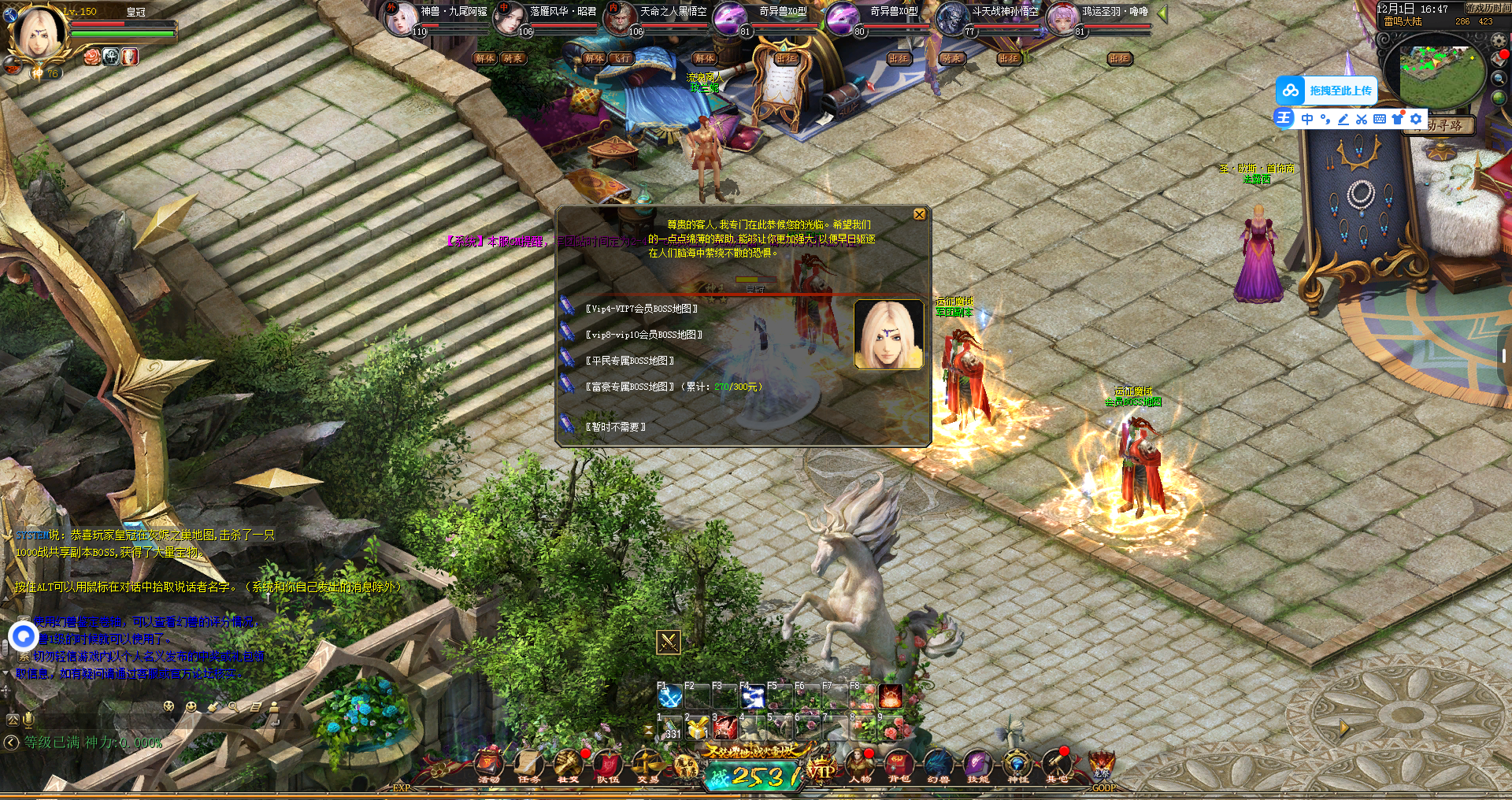Open the 技能 skills book
Screen dimensions: 1512x800
(x=977, y=765)
